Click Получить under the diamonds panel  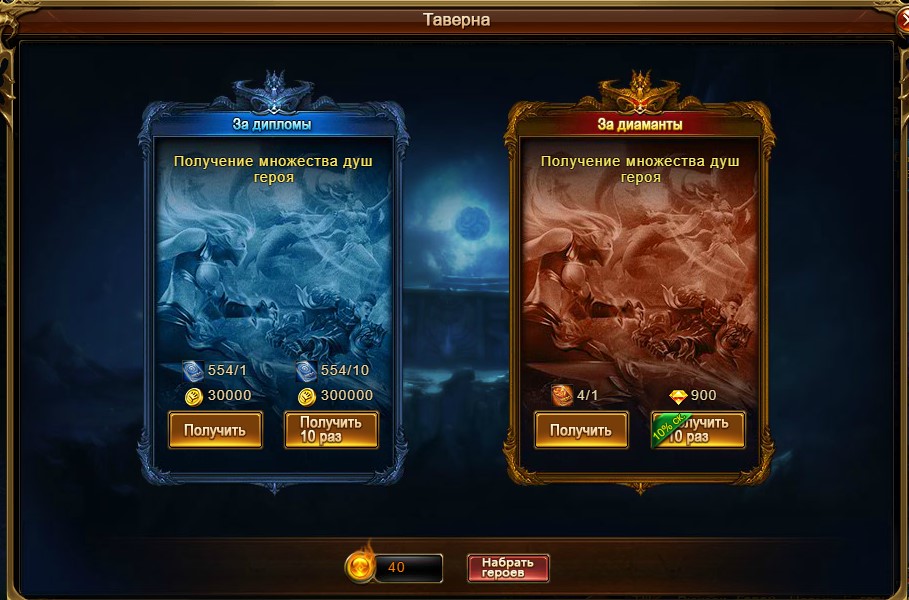(581, 430)
